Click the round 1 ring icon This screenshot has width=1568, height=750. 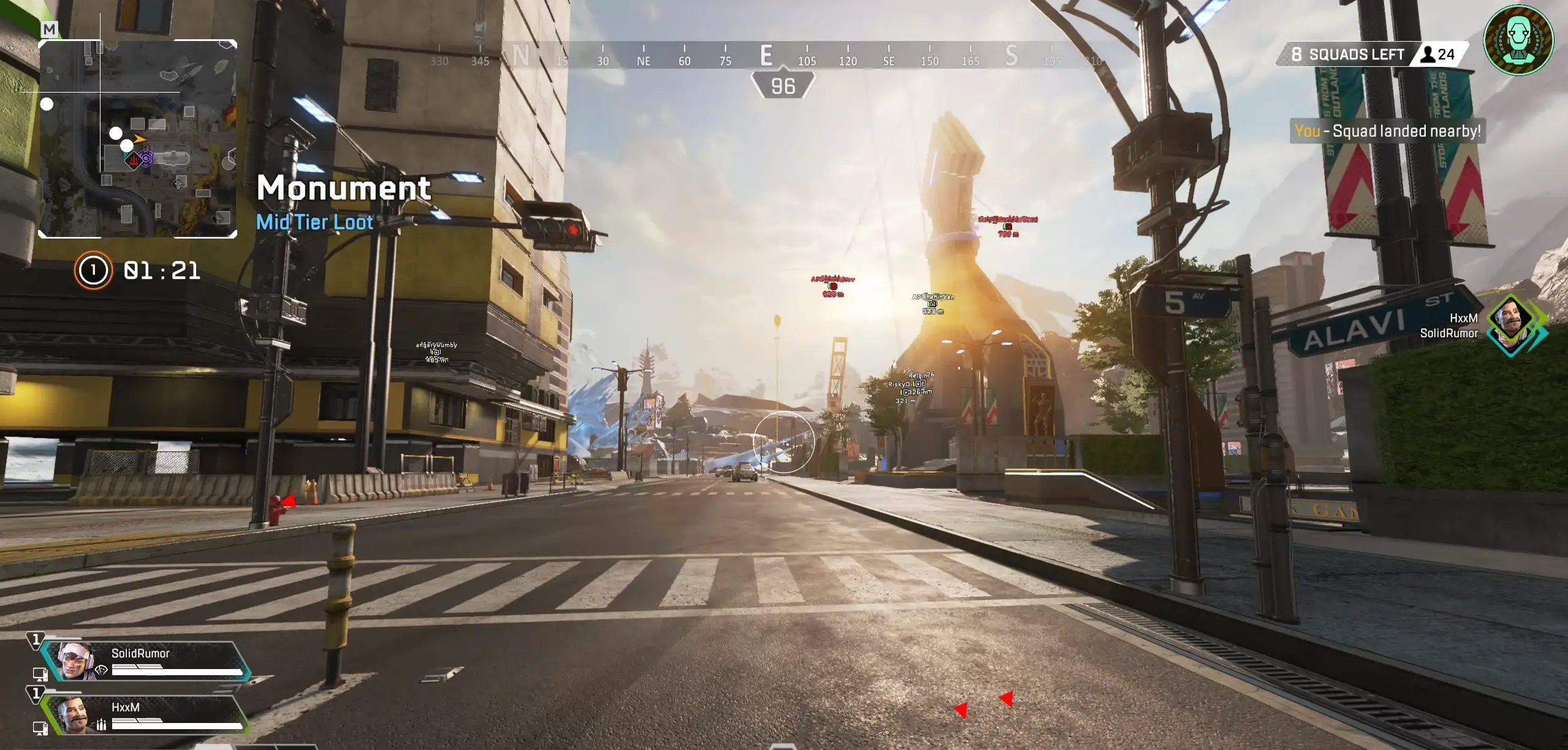93,270
